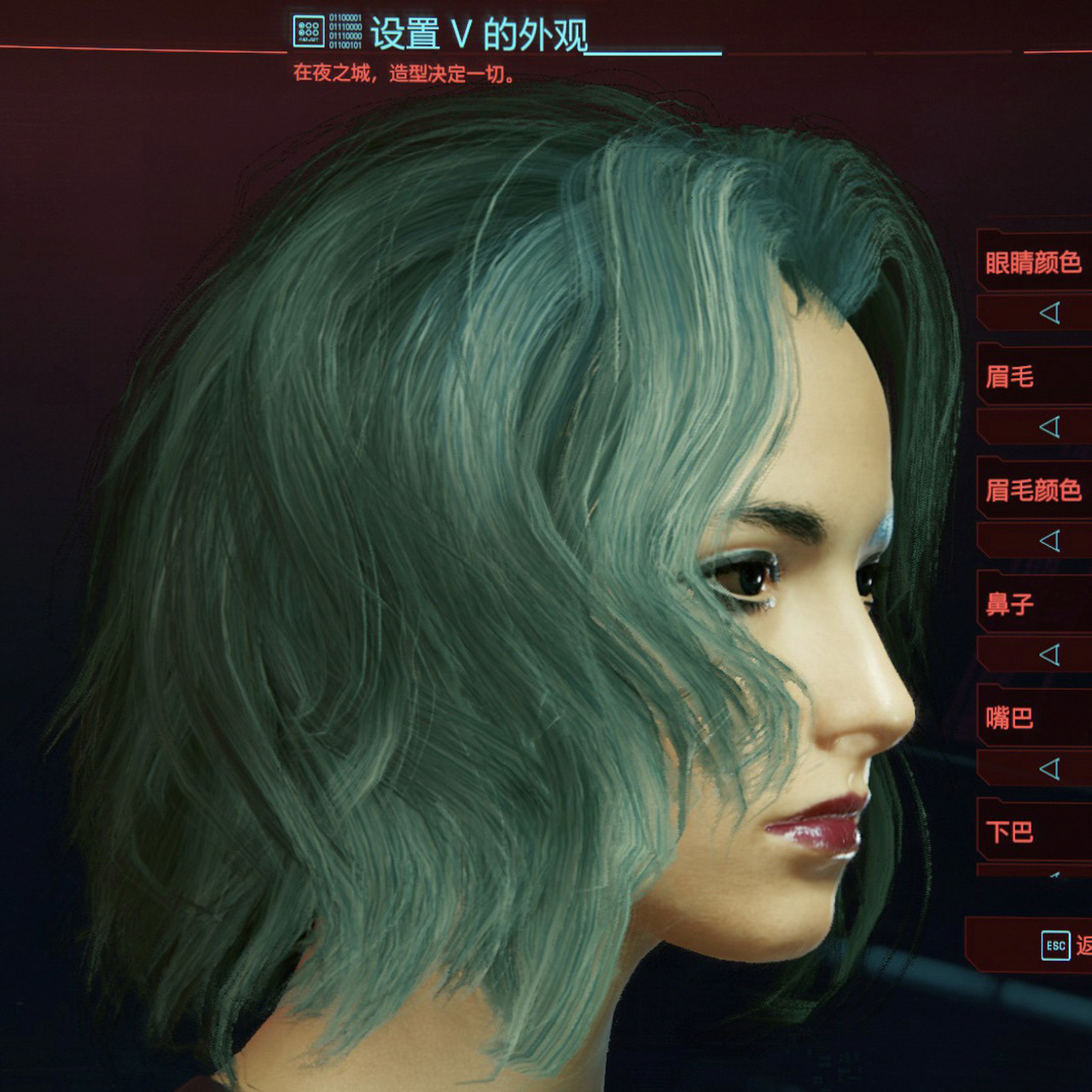Select the previous eye color (眼睛颜色) option
Screen dimensions: 1092x1092
point(1050,313)
